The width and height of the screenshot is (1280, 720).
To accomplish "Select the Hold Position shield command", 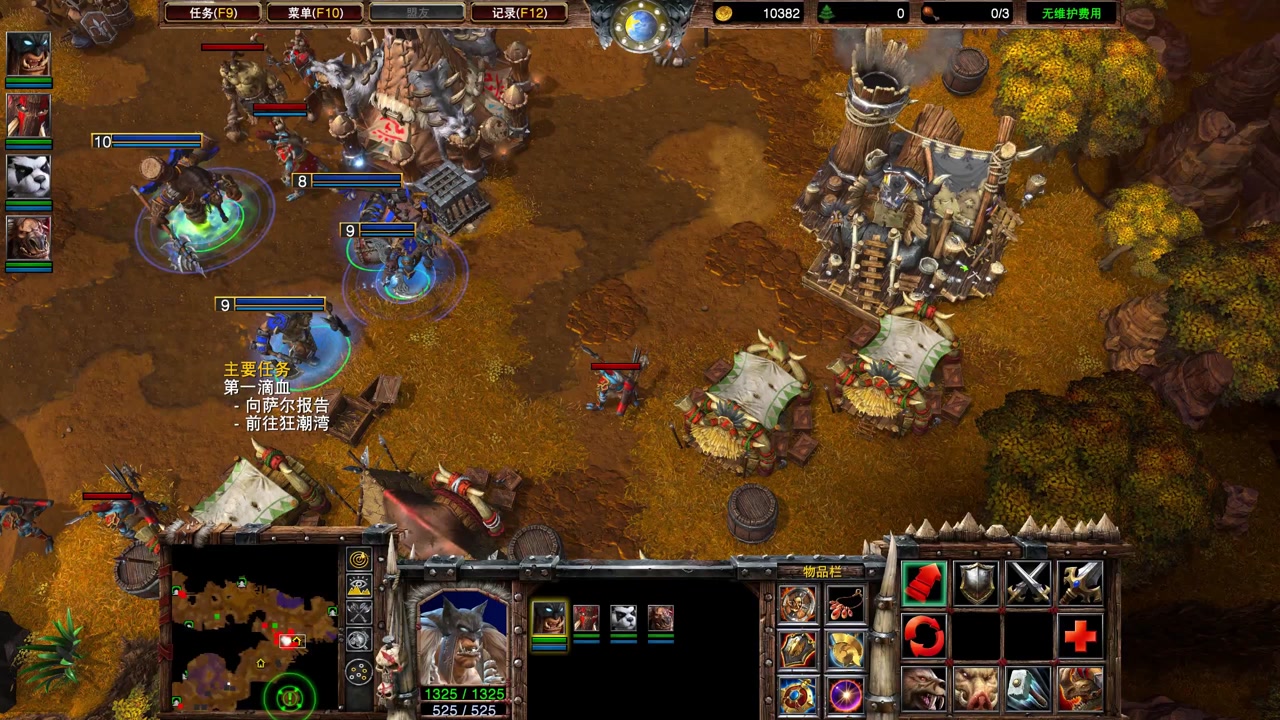I will [x=976, y=582].
